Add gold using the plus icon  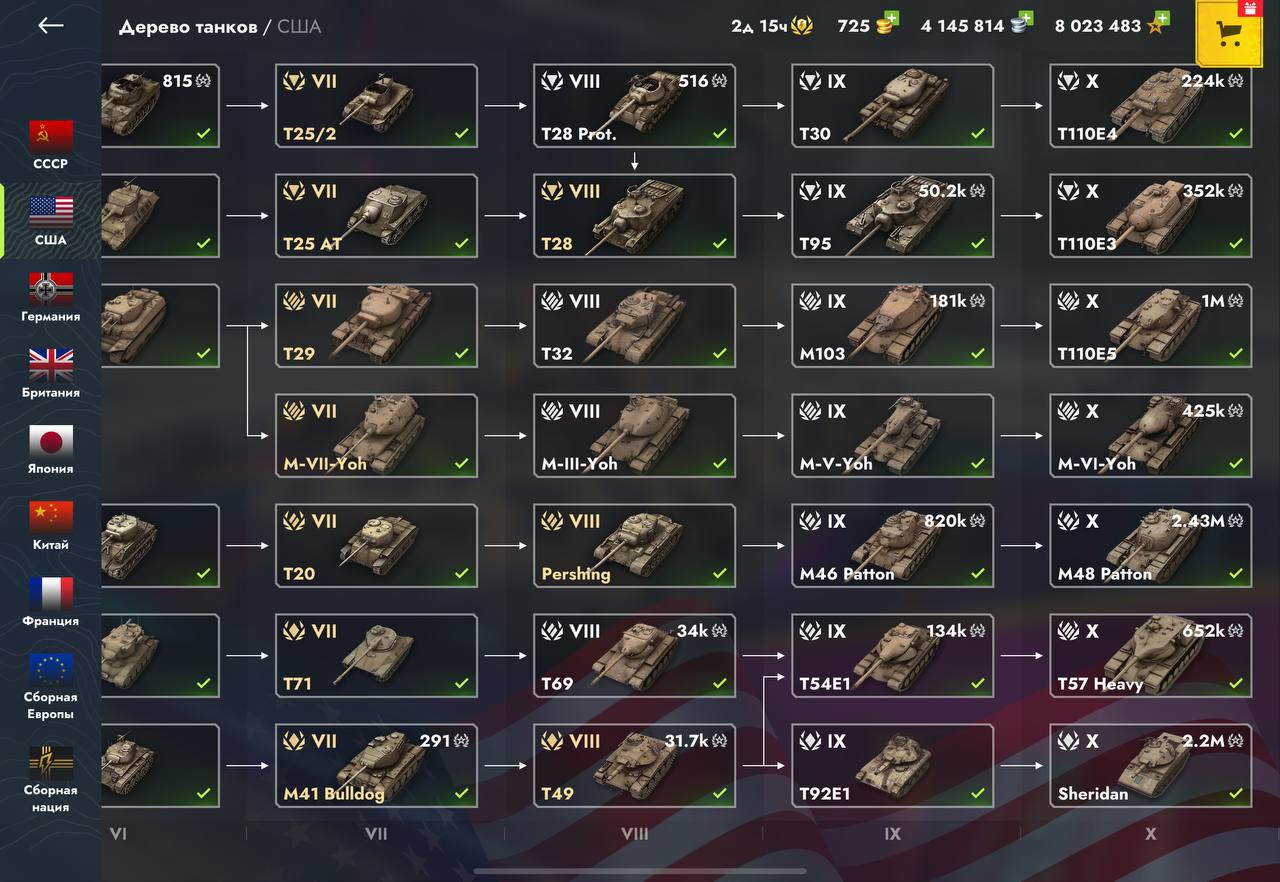[891, 19]
